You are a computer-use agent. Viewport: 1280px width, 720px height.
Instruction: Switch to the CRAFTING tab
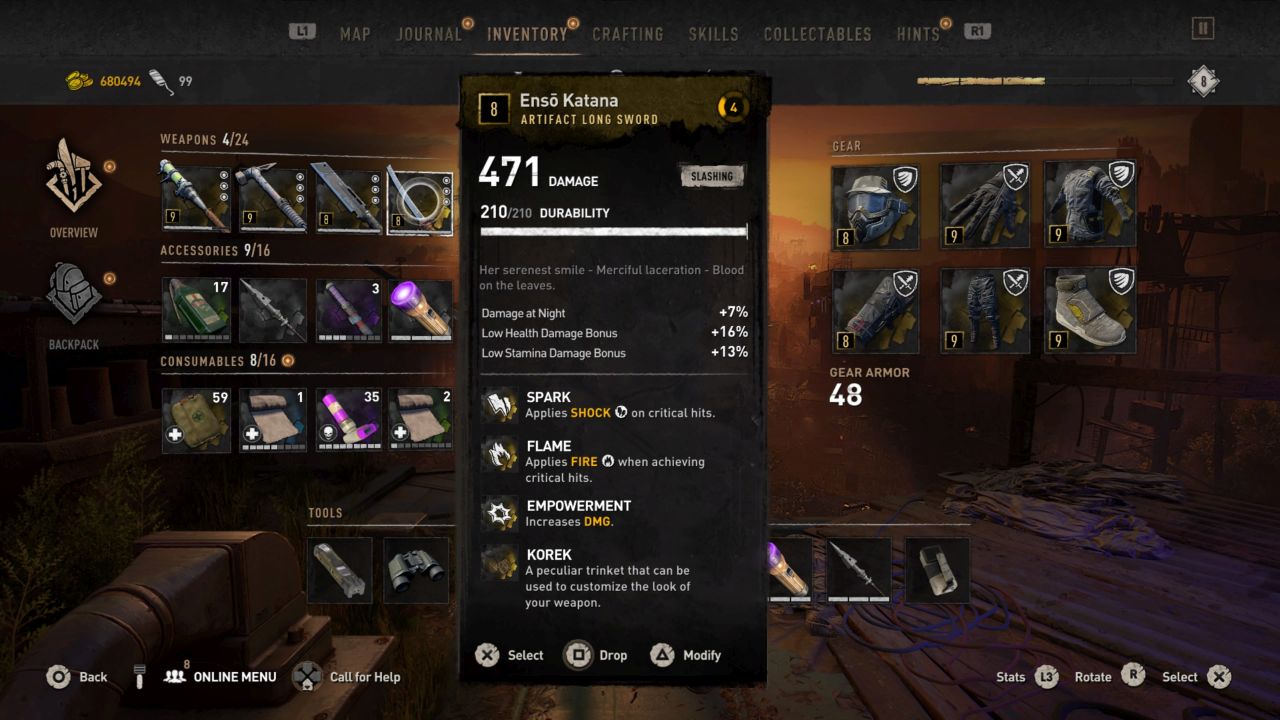tap(628, 33)
